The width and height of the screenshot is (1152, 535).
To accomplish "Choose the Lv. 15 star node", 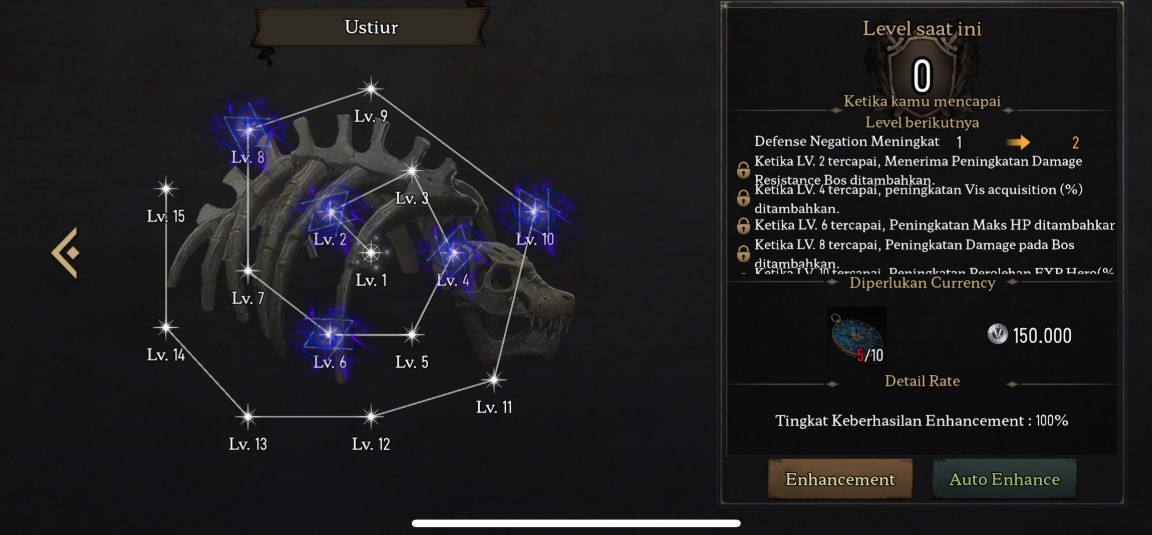I will click(166, 188).
